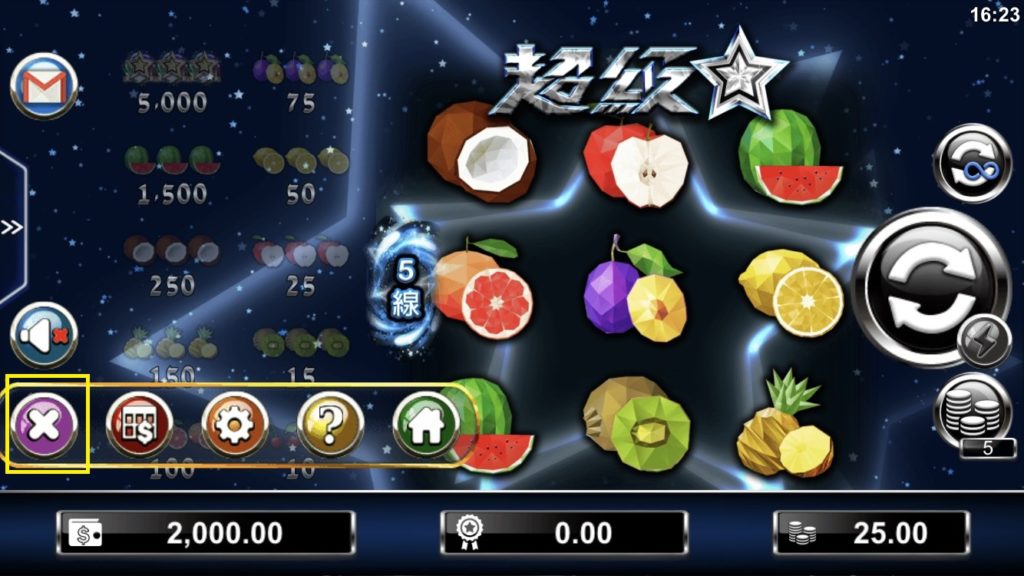Toggle the lightning bolt turbo mode
Screen dimensions: 1024x576
tap(984, 343)
